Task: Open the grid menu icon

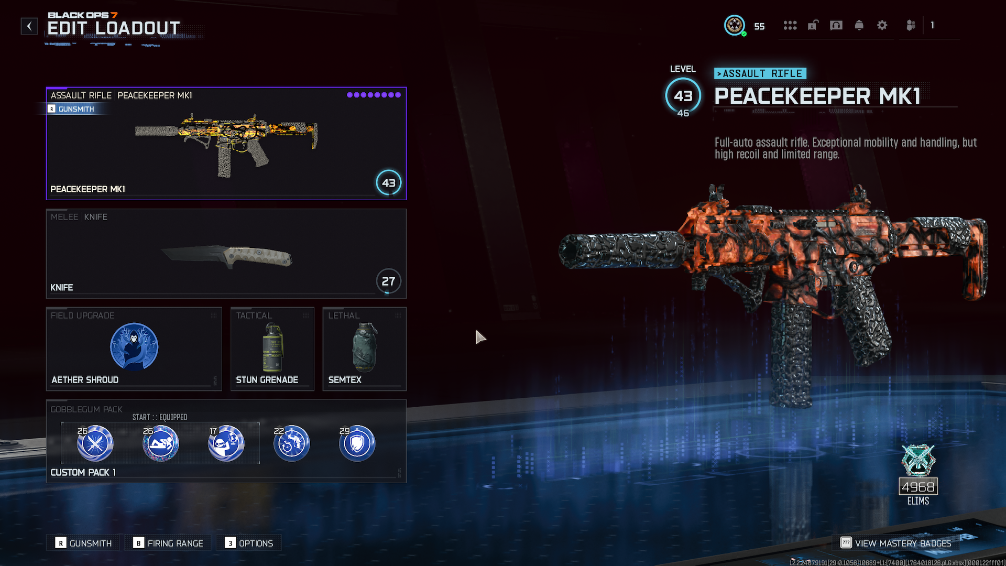Action: tap(790, 26)
